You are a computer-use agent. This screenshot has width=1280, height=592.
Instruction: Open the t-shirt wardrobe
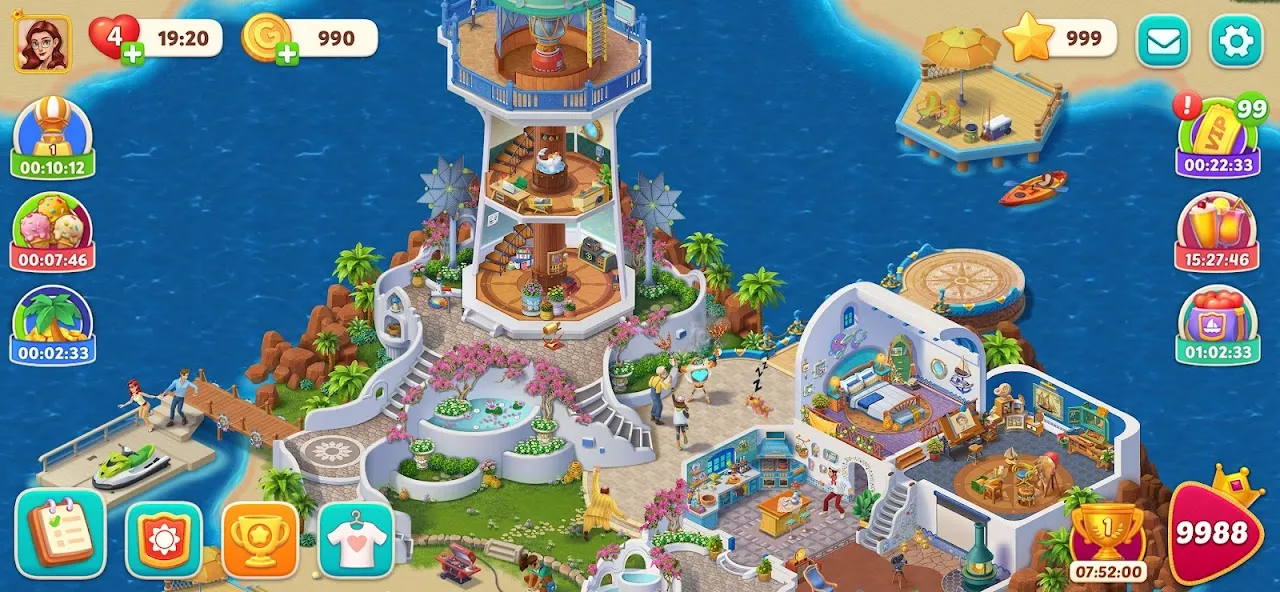356,540
